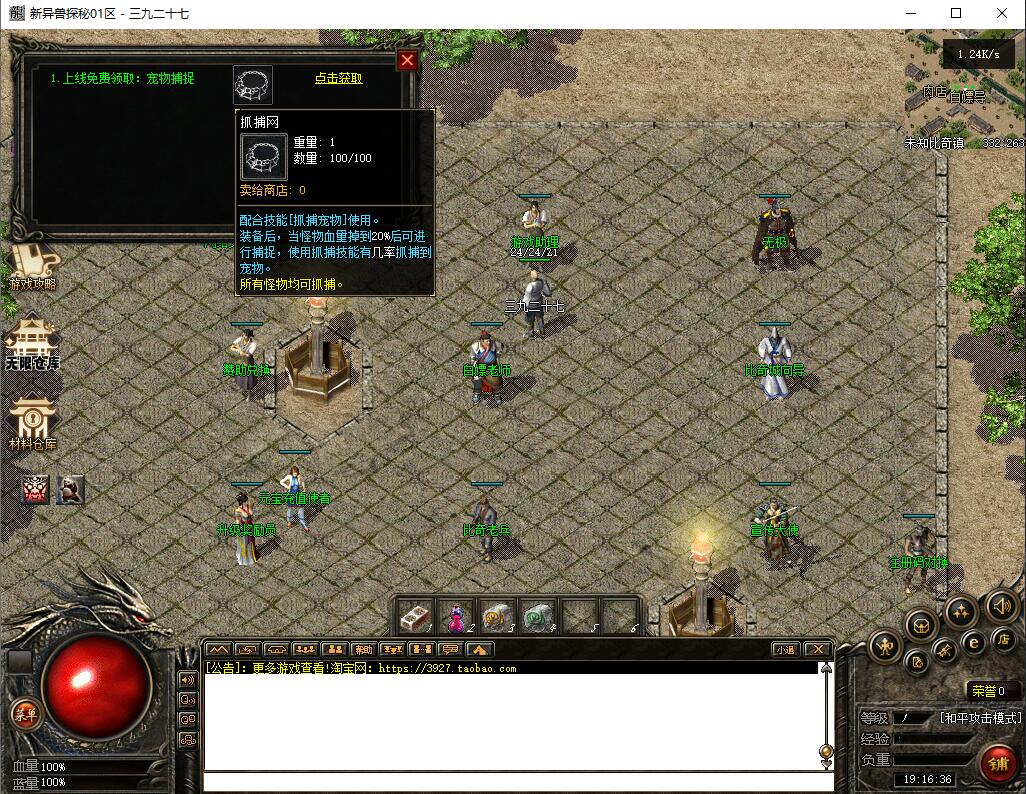Select the red demon mask icon
This screenshot has width=1026, height=794.
[37, 489]
